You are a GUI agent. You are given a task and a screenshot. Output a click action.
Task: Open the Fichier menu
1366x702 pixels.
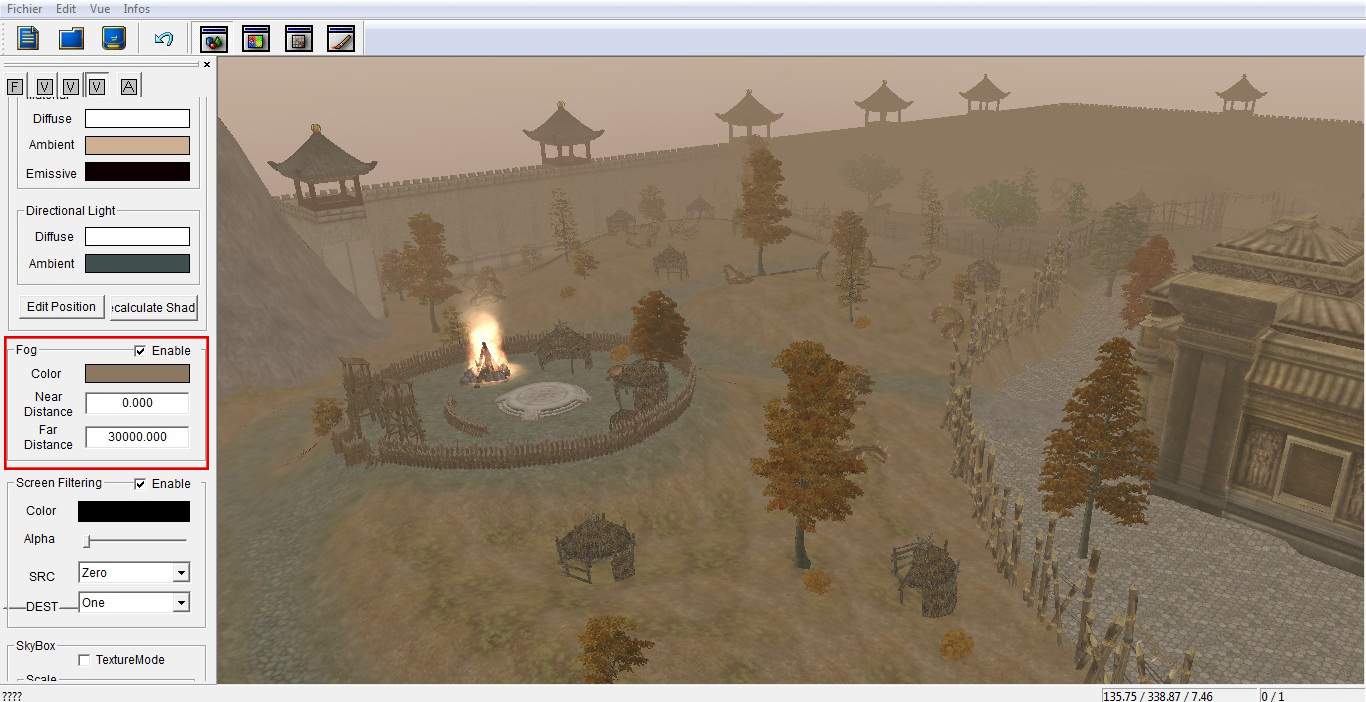click(25, 9)
